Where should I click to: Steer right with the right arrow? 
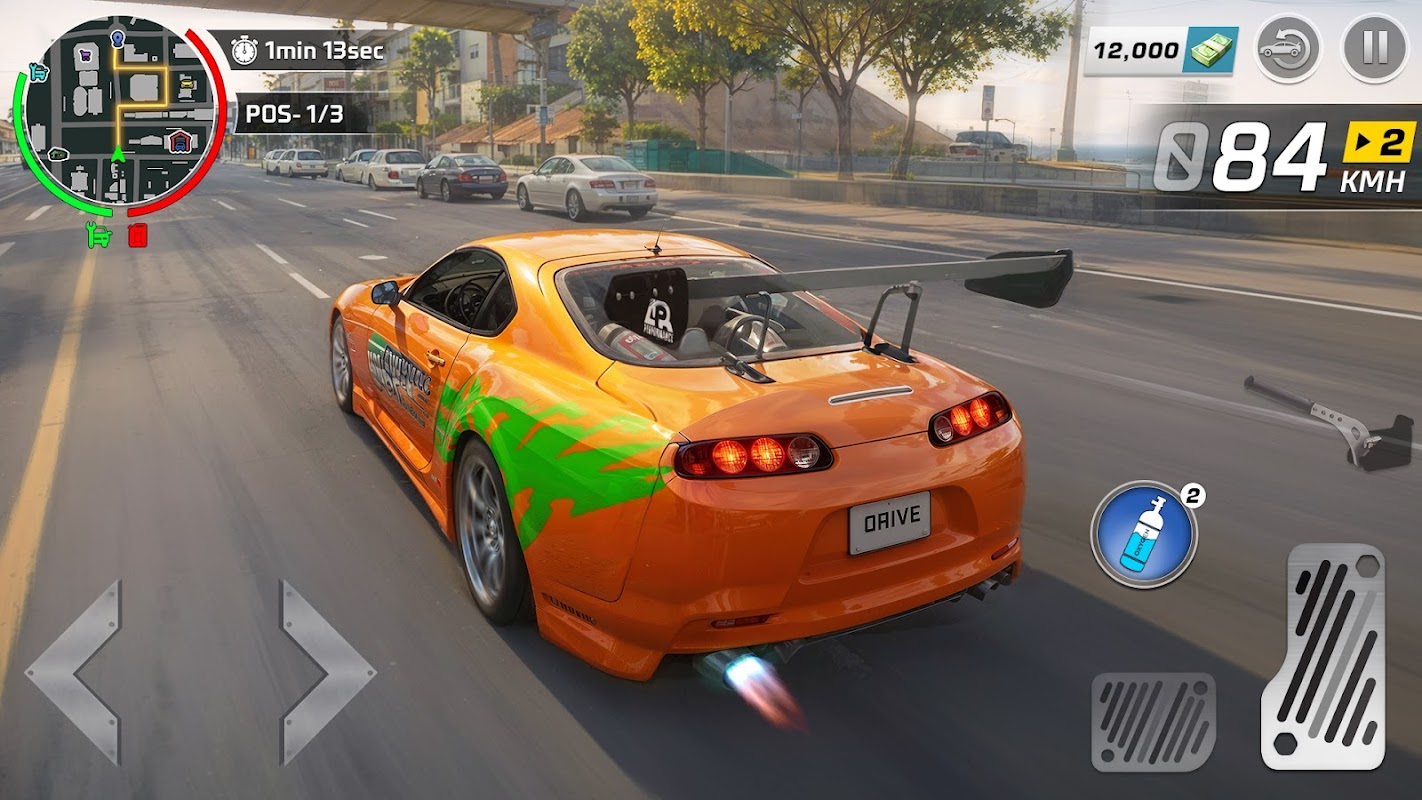point(325,672)
